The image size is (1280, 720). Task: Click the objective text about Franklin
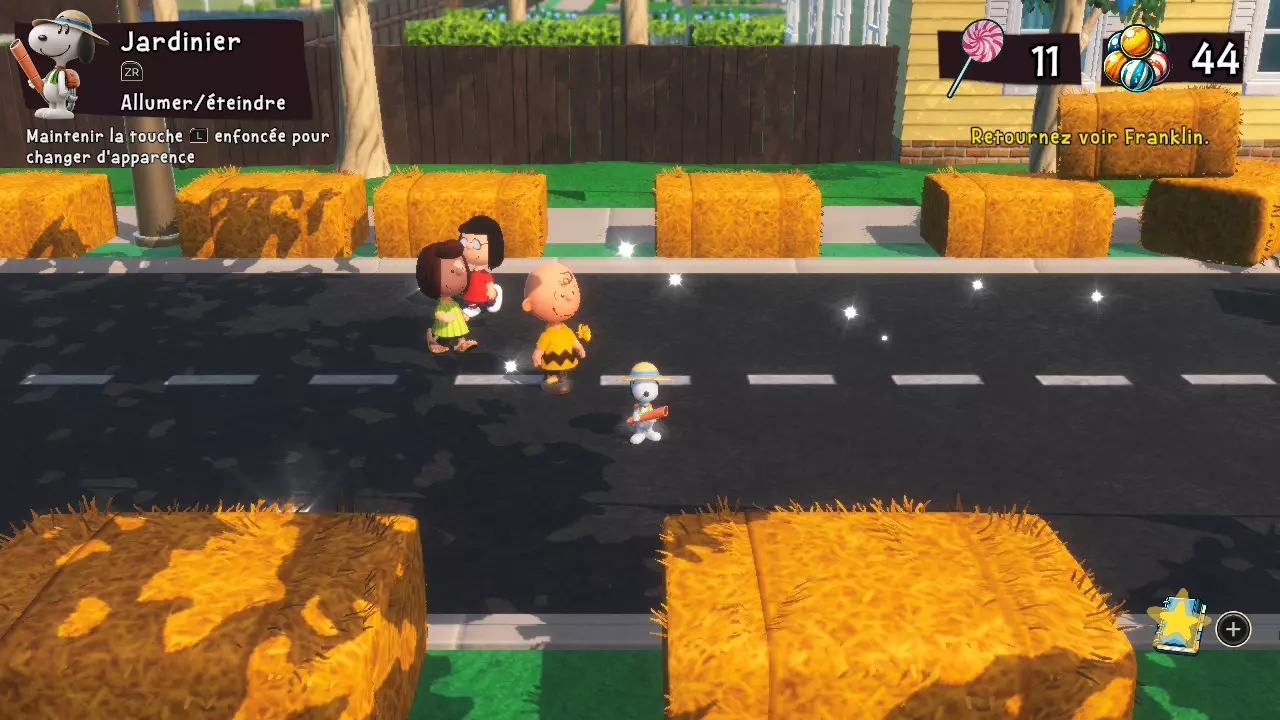1089,137
